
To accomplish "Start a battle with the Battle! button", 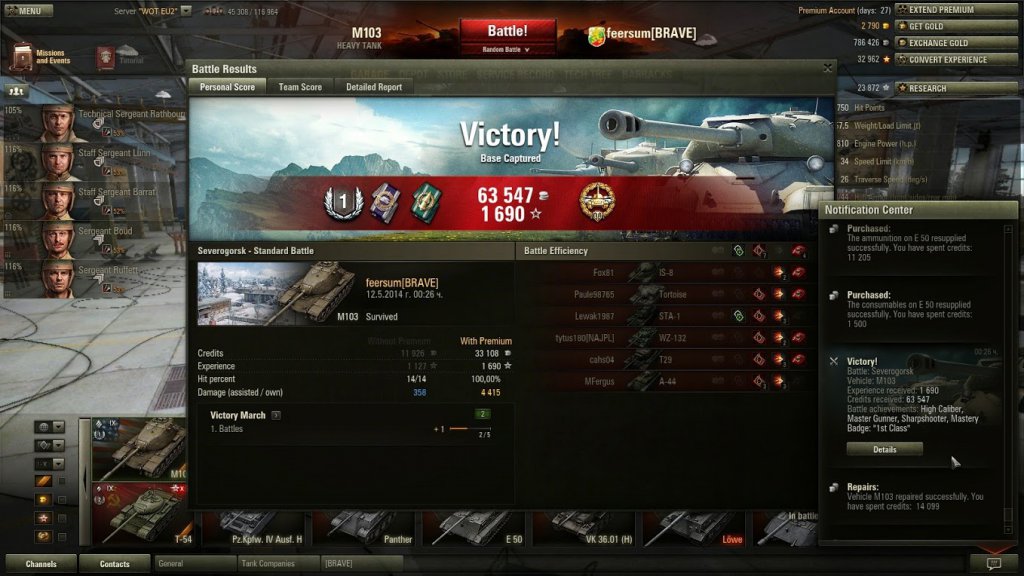I will pyautogui.click(x=508, y=31).
